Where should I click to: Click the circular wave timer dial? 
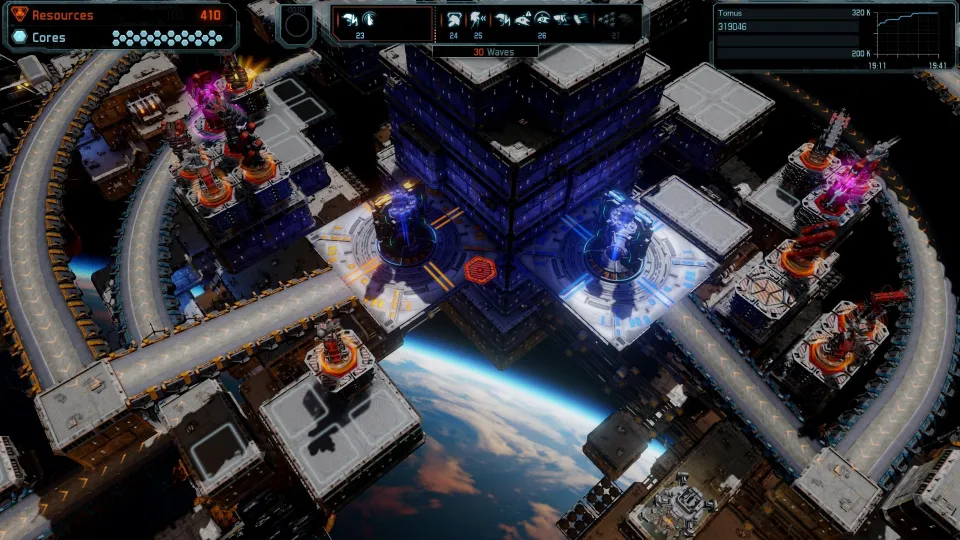click(x=296, y=22)
